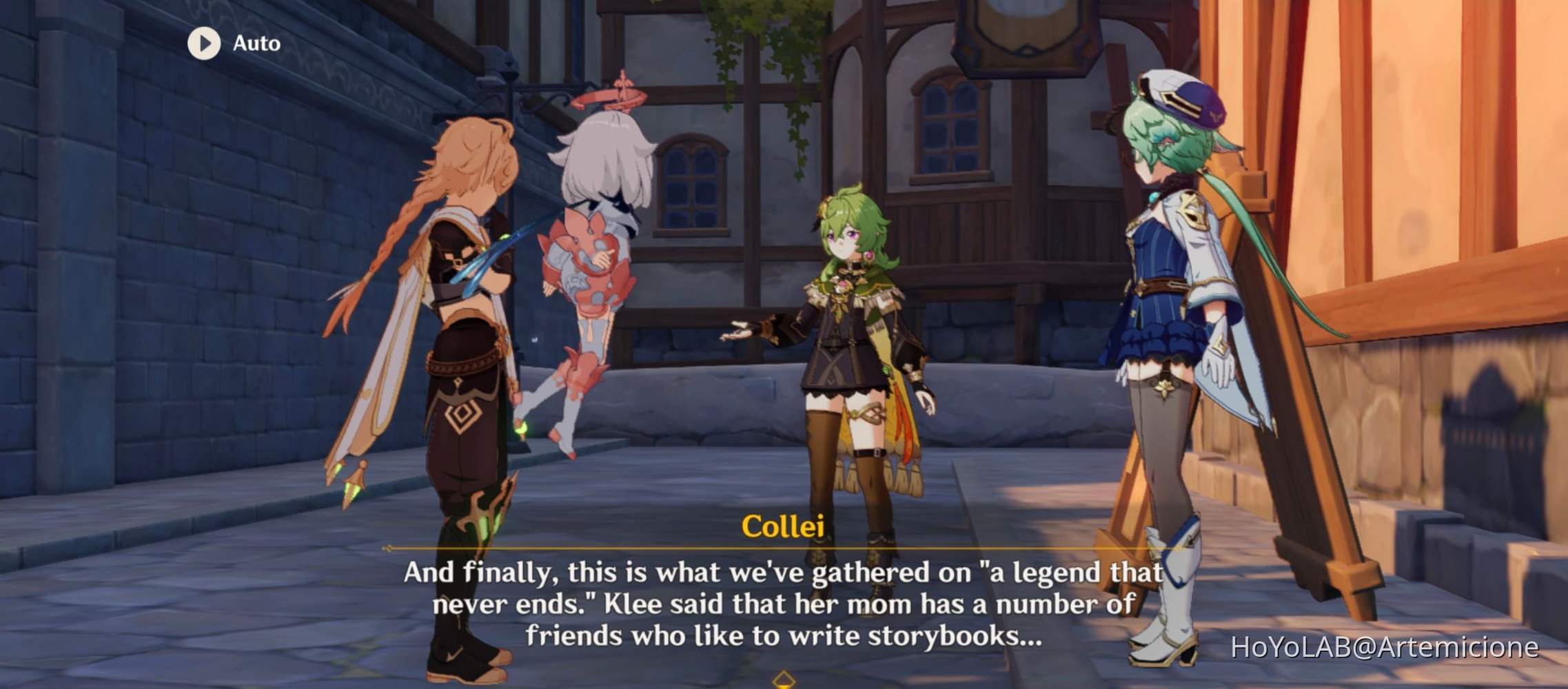Tap the word Auto next to the icon
The height and width of the screenshot is (689, 1568).
[253, 43]
